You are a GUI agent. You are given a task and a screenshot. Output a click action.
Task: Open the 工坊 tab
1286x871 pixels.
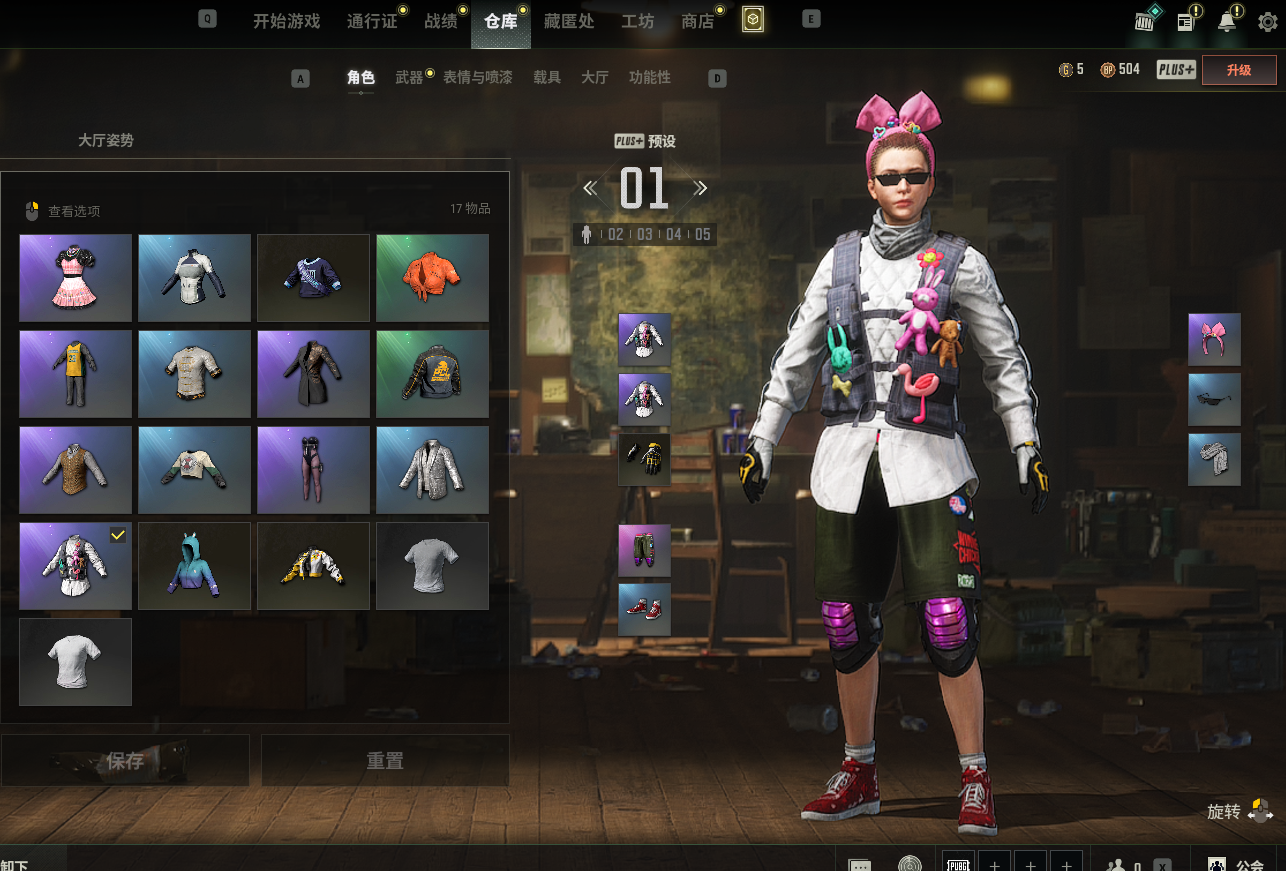point(637,21)
